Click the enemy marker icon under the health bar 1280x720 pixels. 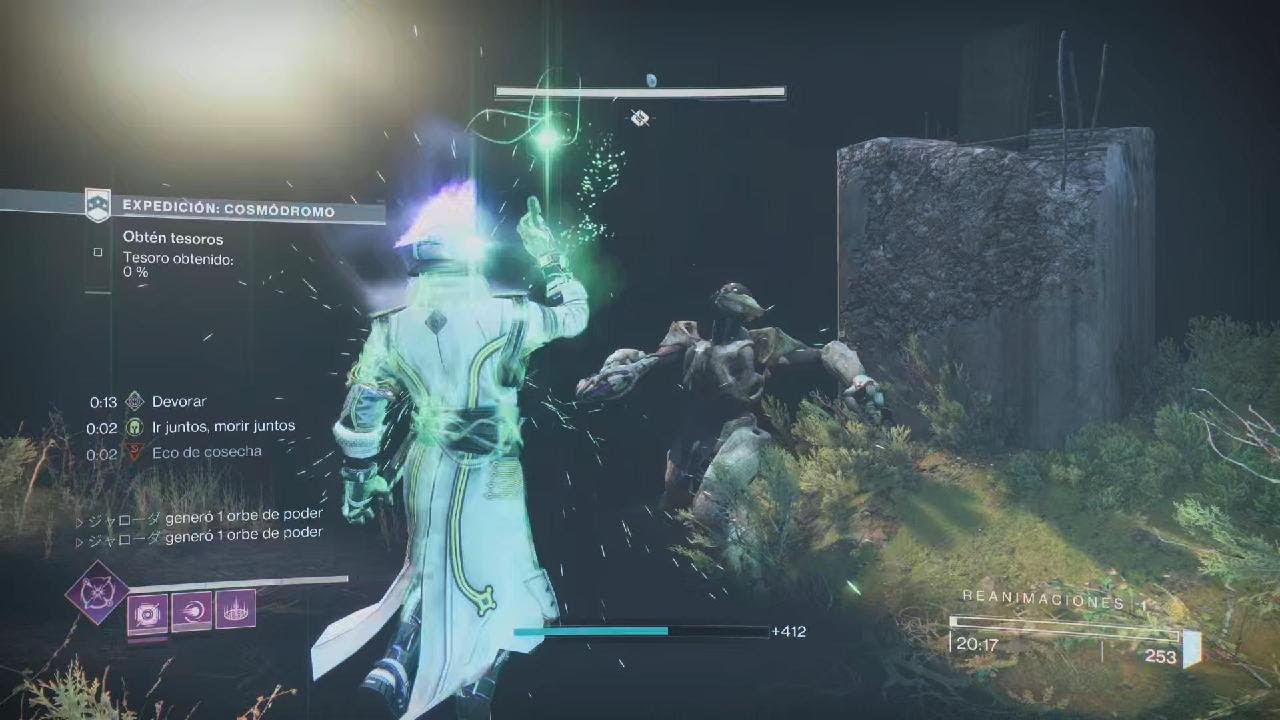coord(640,119)
